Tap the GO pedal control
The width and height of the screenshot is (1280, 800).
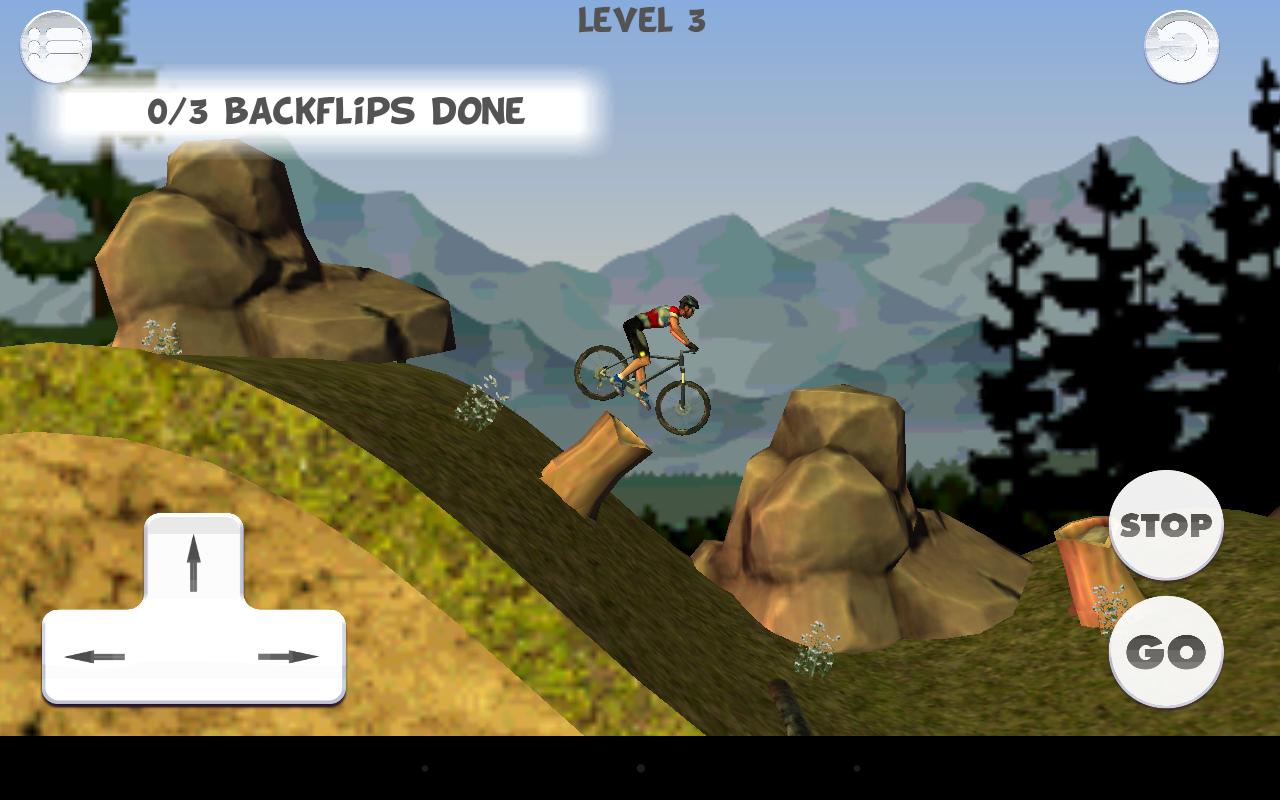click(x=1167, y=651)
